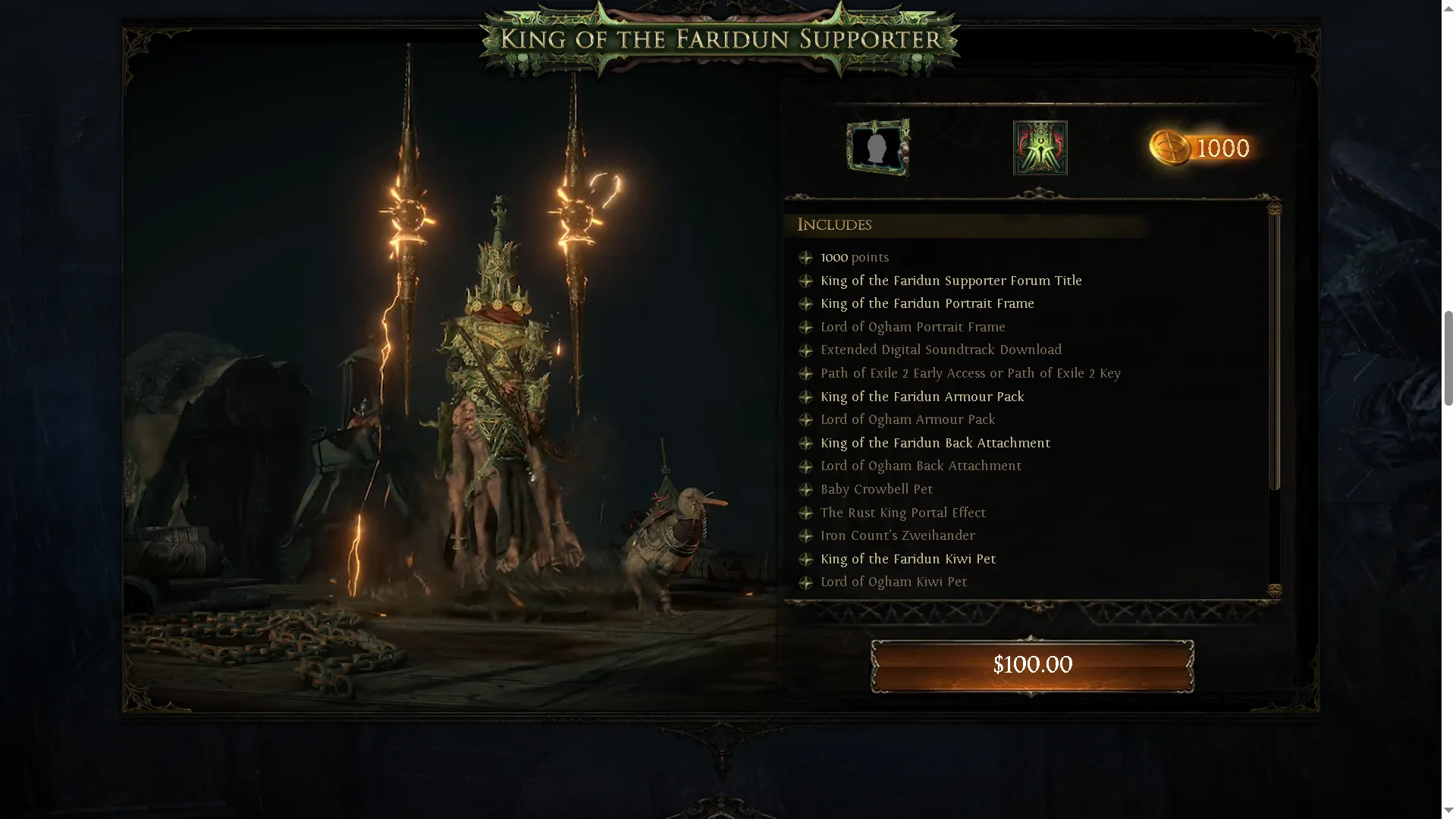This screenshot has width=1456, height=819.
Task: Click the King of the Faridun Kiwi Pet entry
Action: (908, 559)
